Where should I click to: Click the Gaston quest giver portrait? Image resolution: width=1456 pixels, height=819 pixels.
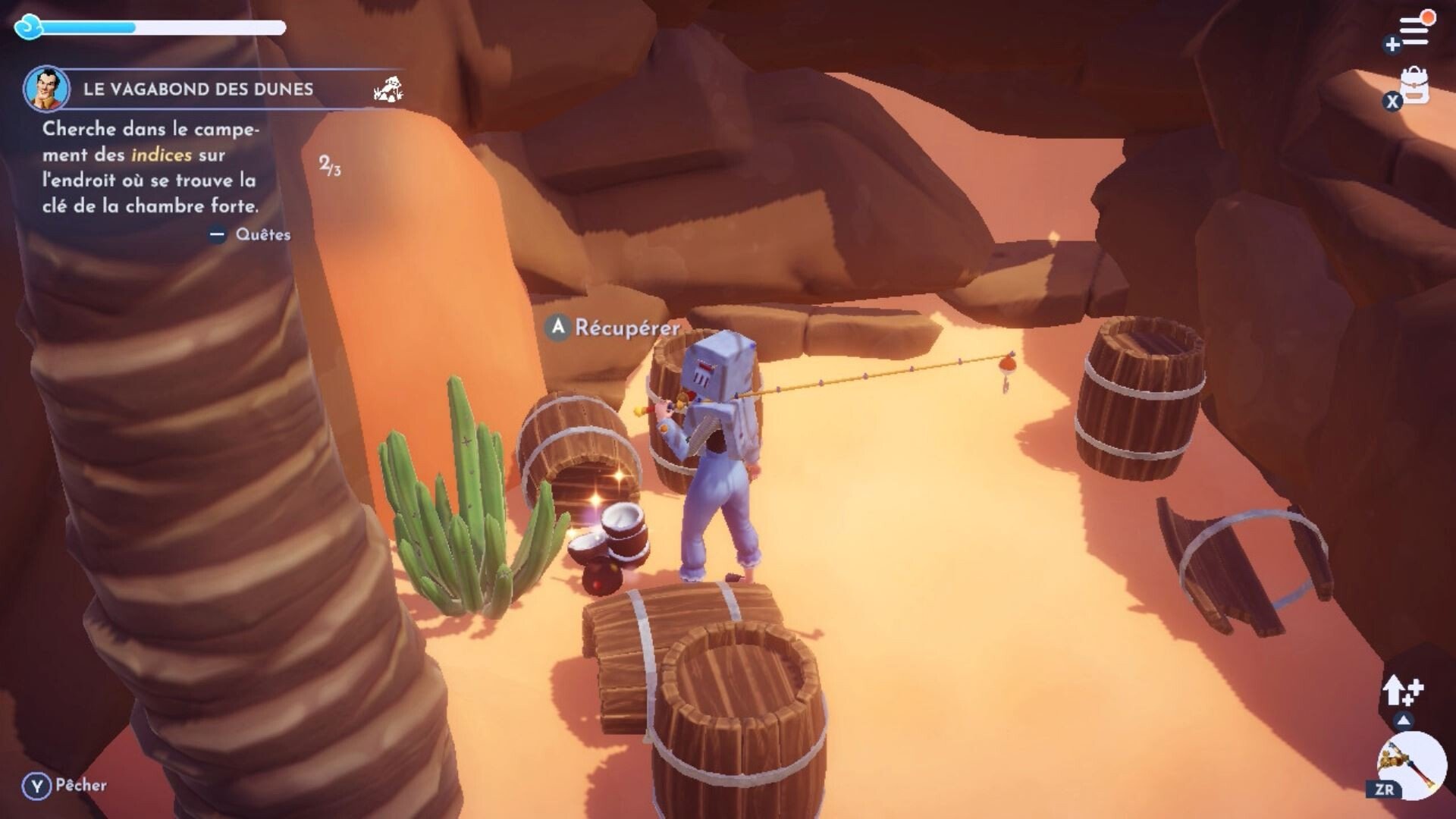coord(47,89)
